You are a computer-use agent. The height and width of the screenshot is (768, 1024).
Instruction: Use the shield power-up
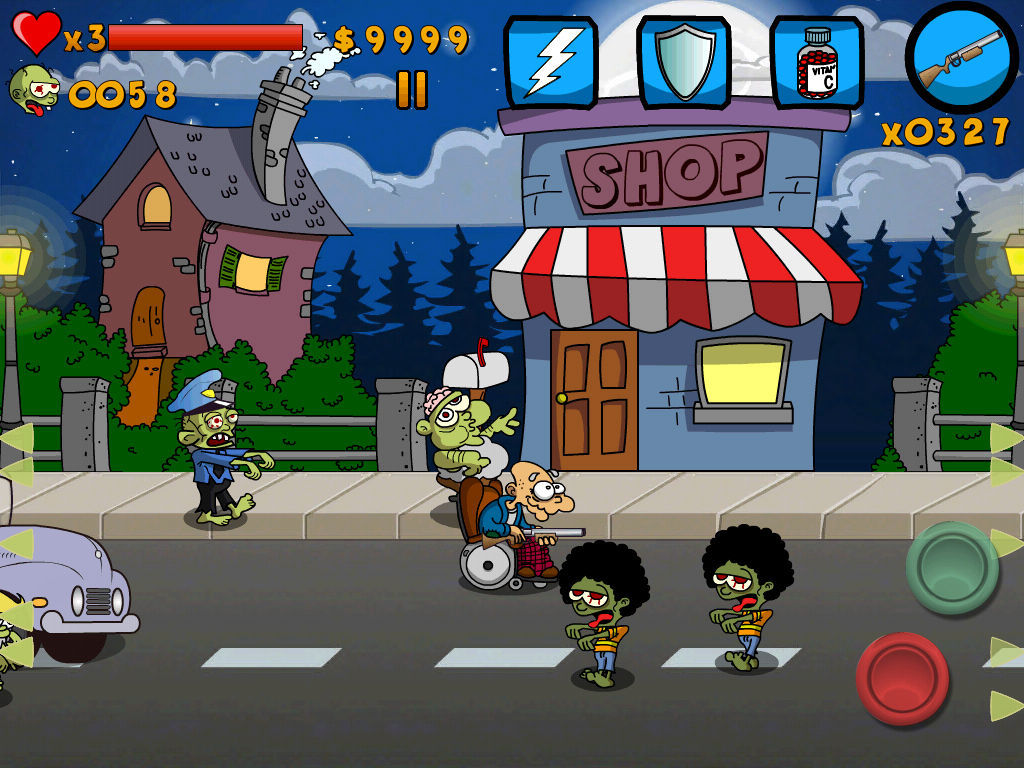(684, 62)
